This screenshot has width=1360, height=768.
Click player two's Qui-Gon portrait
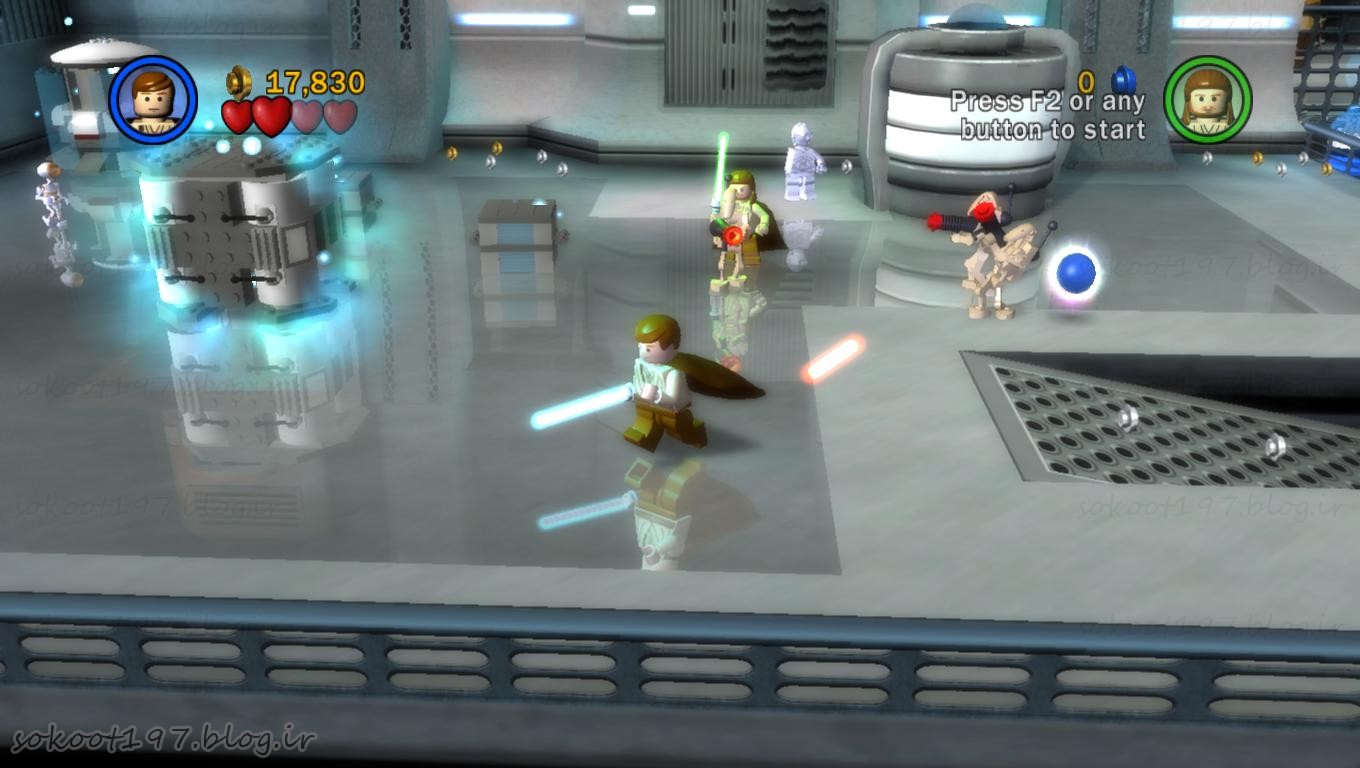click(x=1207, y=100)
